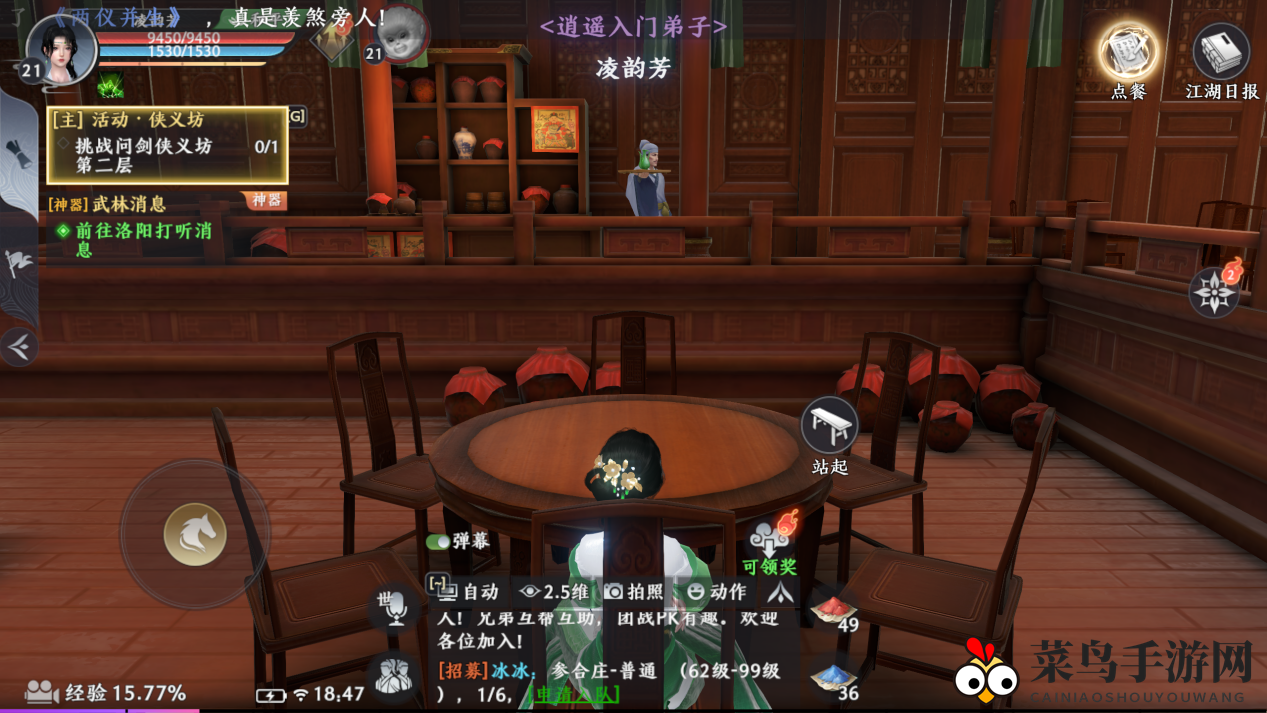Mount the horse using the horse button
This screenshot has width=1267, height=713.
coord(194,534)
